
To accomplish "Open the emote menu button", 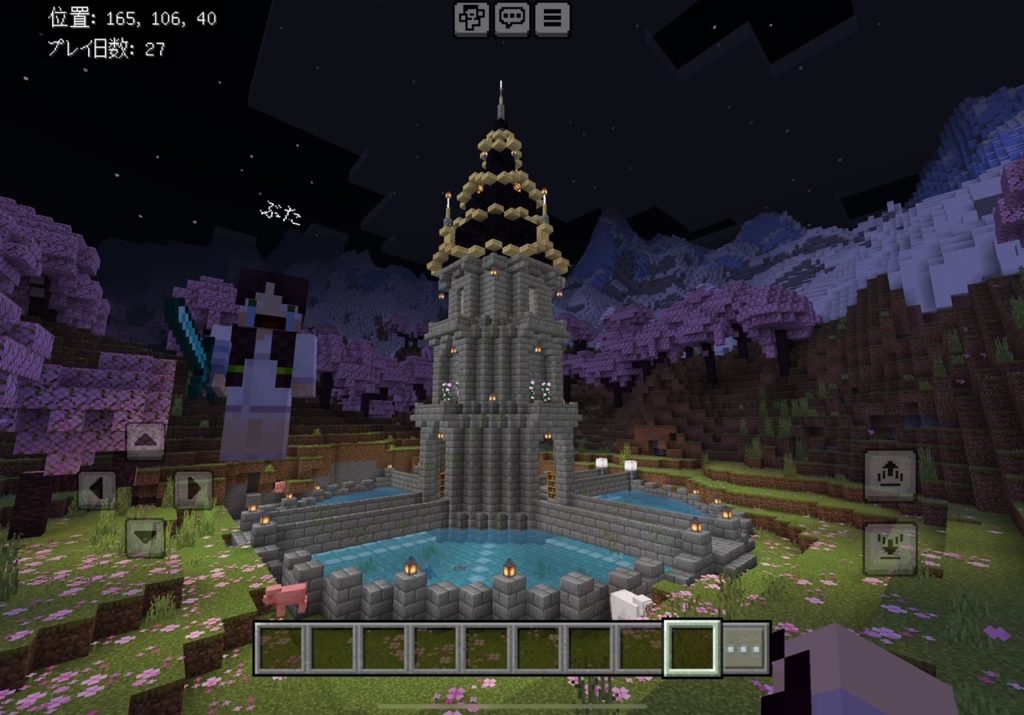I will pos(471,18).
